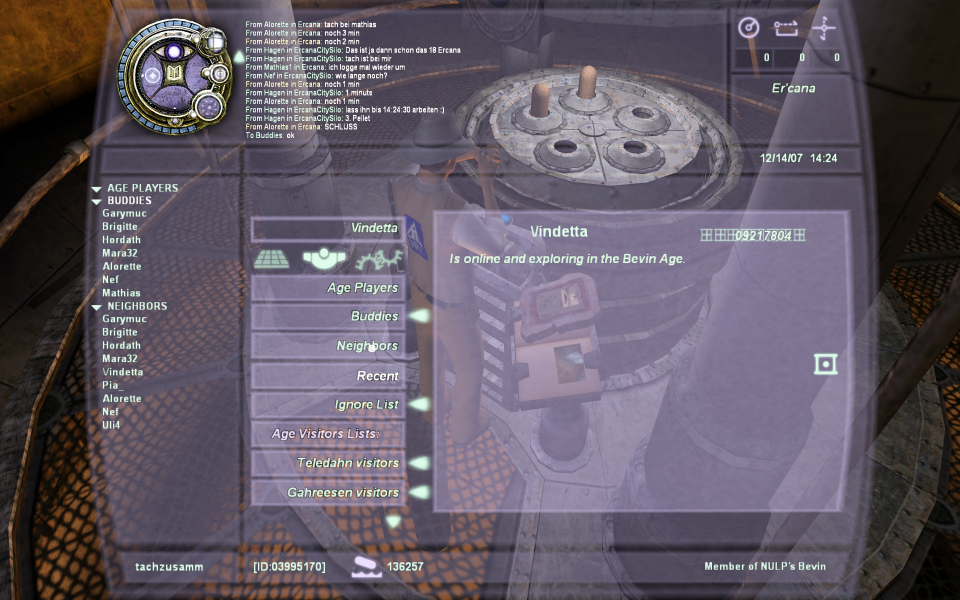The image size is (960, 600).
Task: Open the Ignore List folder
Action: 328,405
